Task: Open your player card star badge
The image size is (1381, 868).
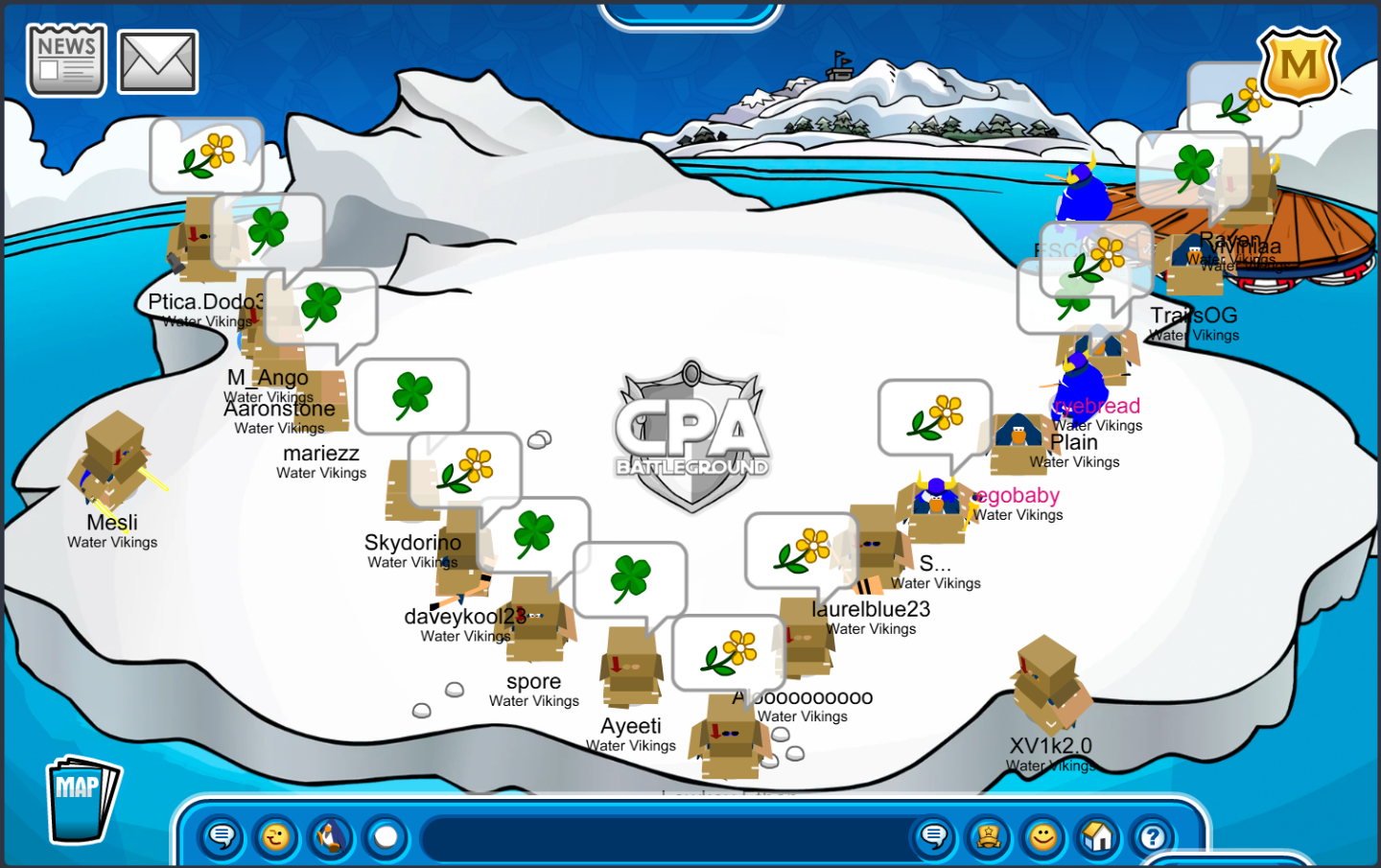Action: click(988, 837)
